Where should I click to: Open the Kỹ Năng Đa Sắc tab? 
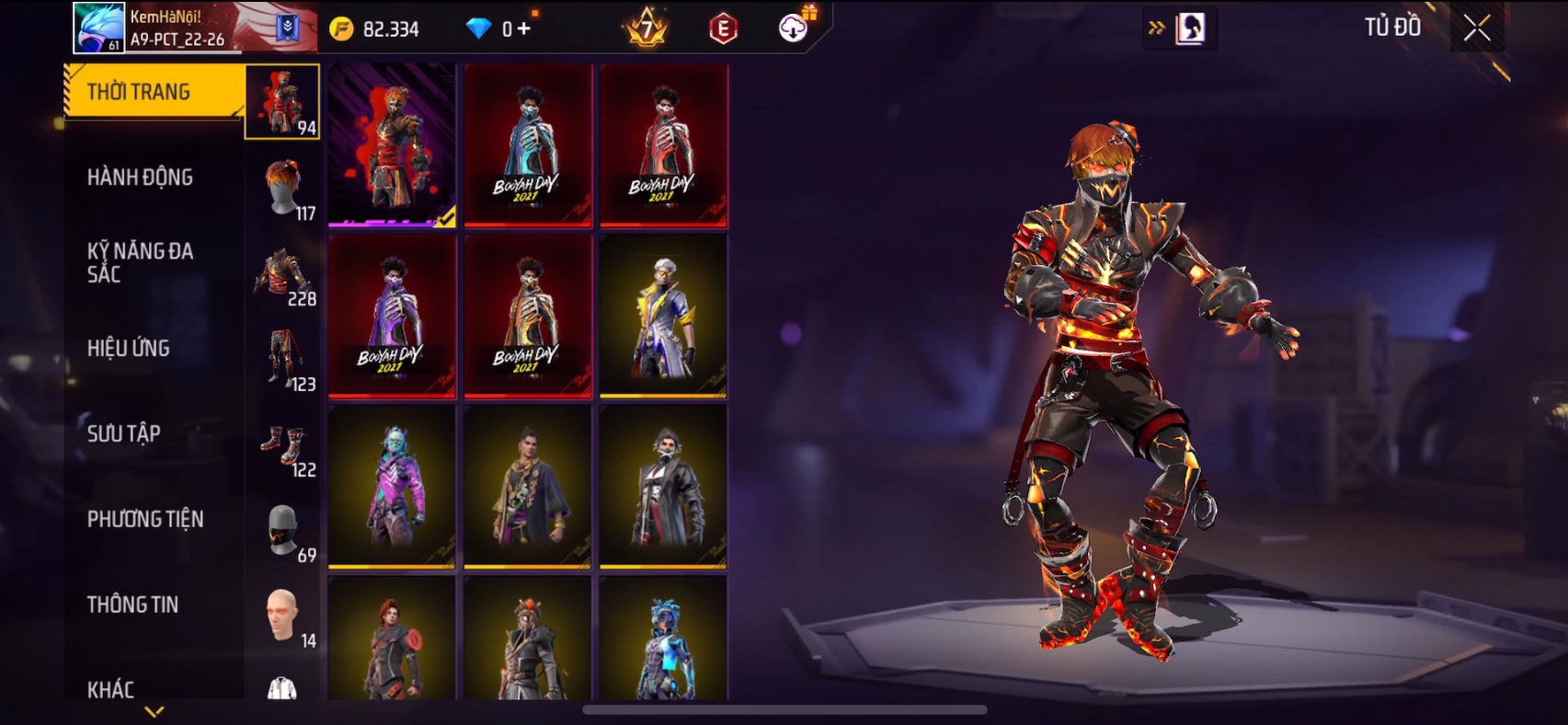(x=140, y=262)
